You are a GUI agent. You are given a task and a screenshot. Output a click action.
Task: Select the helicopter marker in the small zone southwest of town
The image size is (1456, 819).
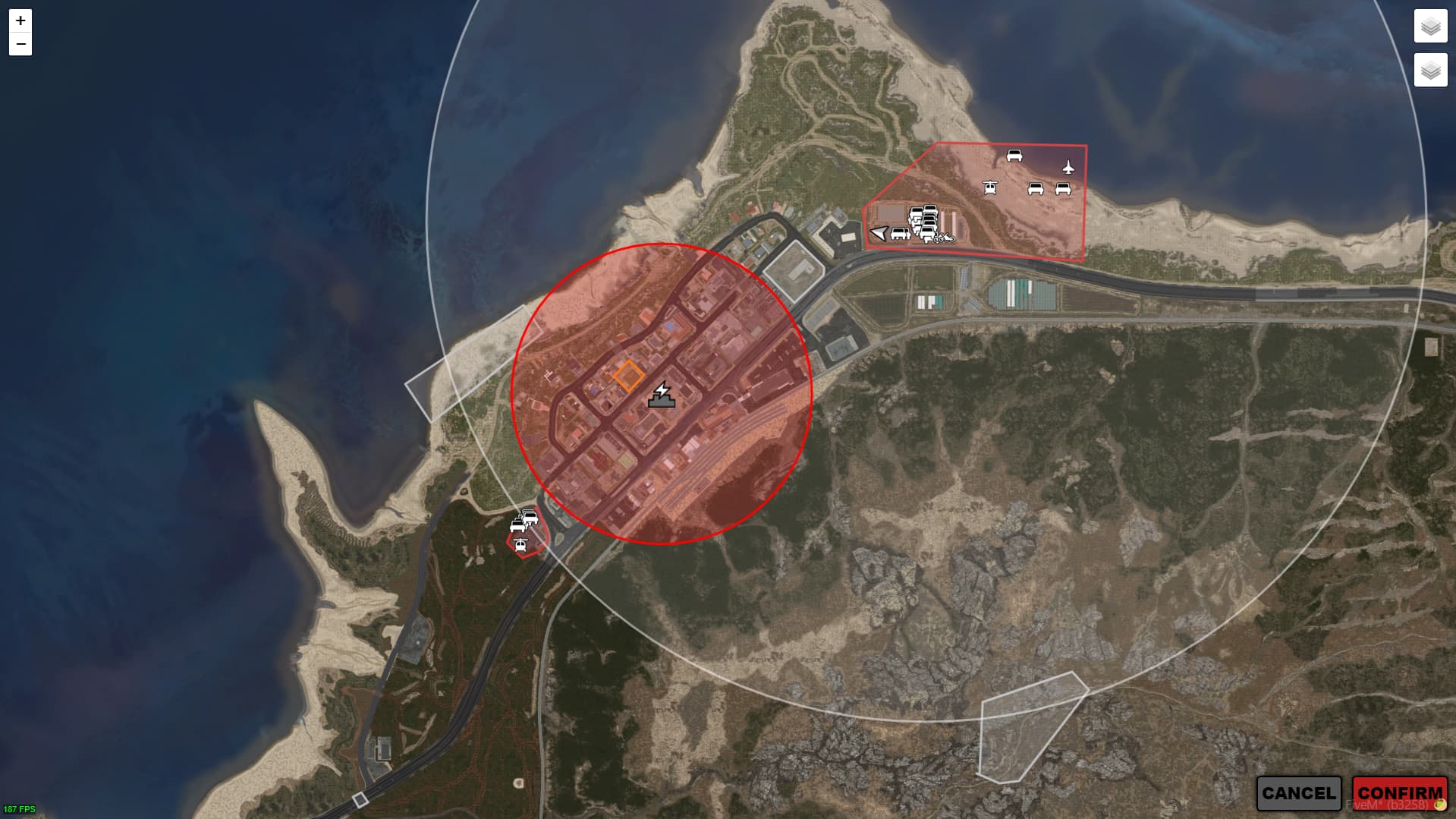point(520,546)
